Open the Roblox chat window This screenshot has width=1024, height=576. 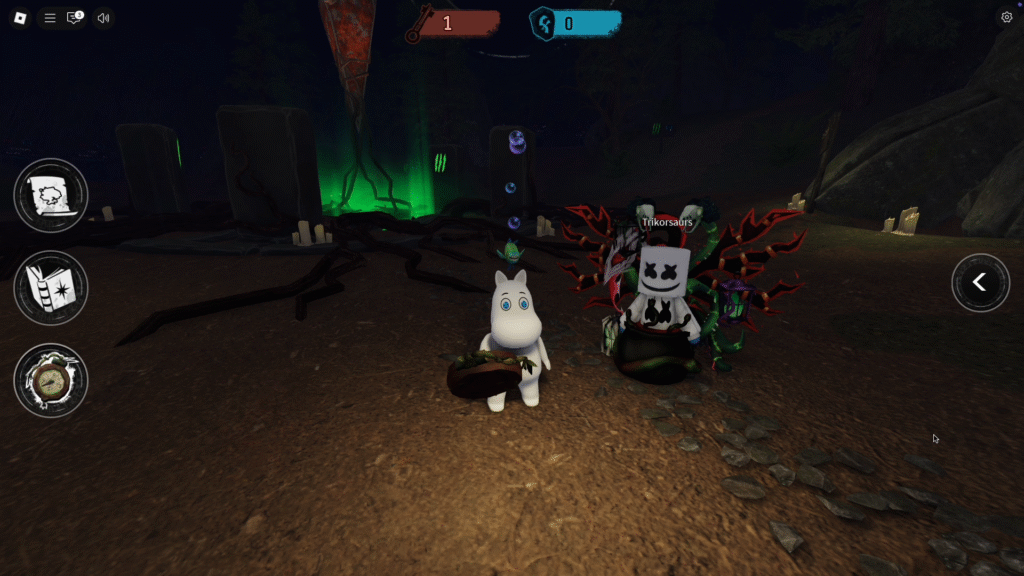75,18
